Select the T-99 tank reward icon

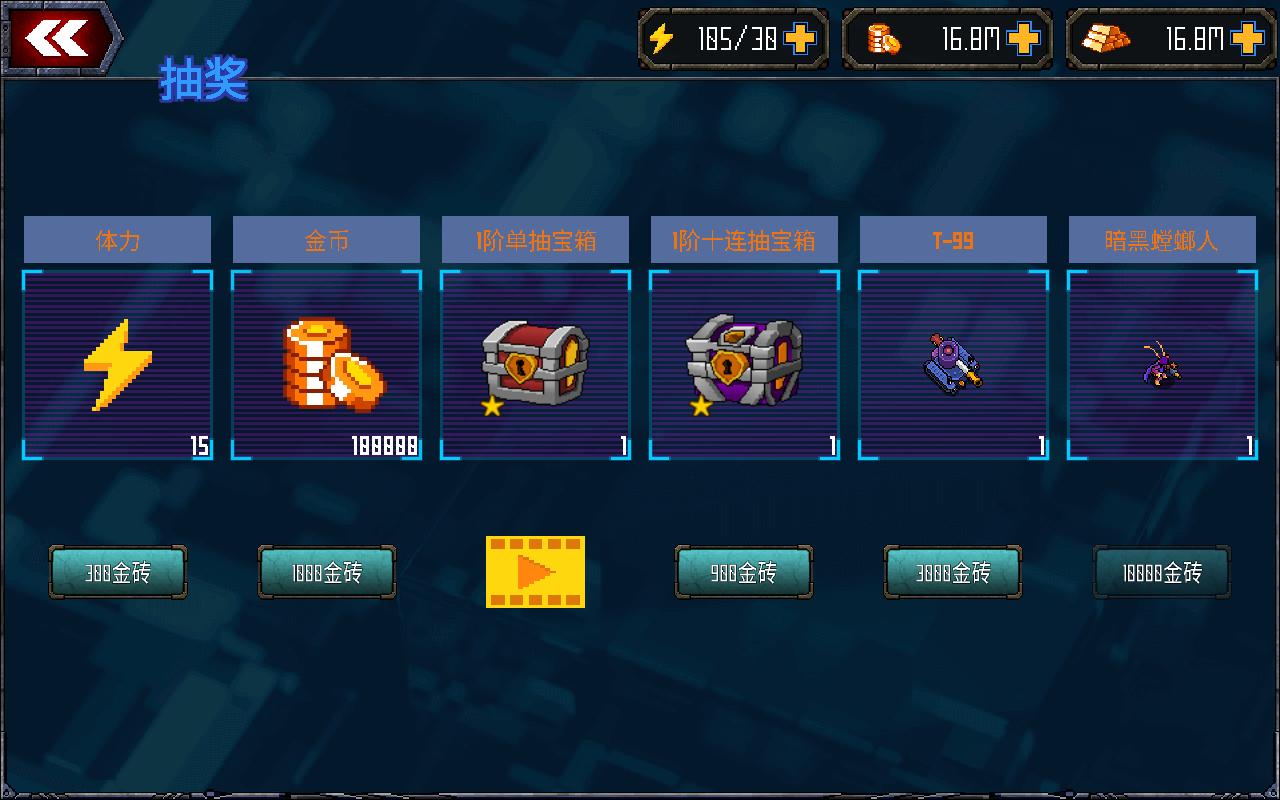(952, 360)
